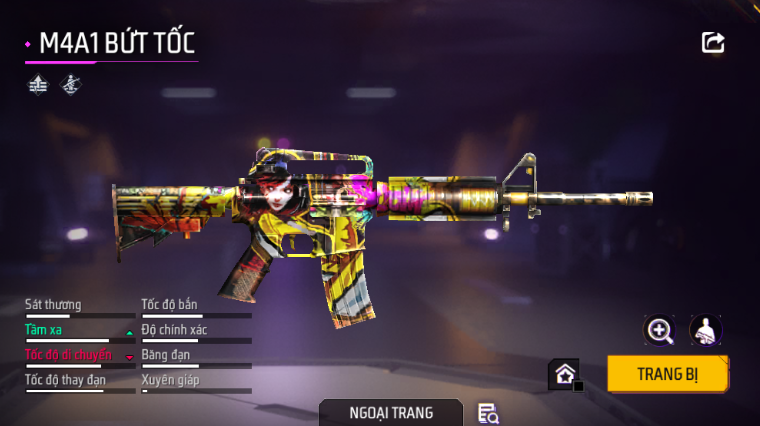Tap the share arrow icon
The image size is (760, 426).
point(713,42)
